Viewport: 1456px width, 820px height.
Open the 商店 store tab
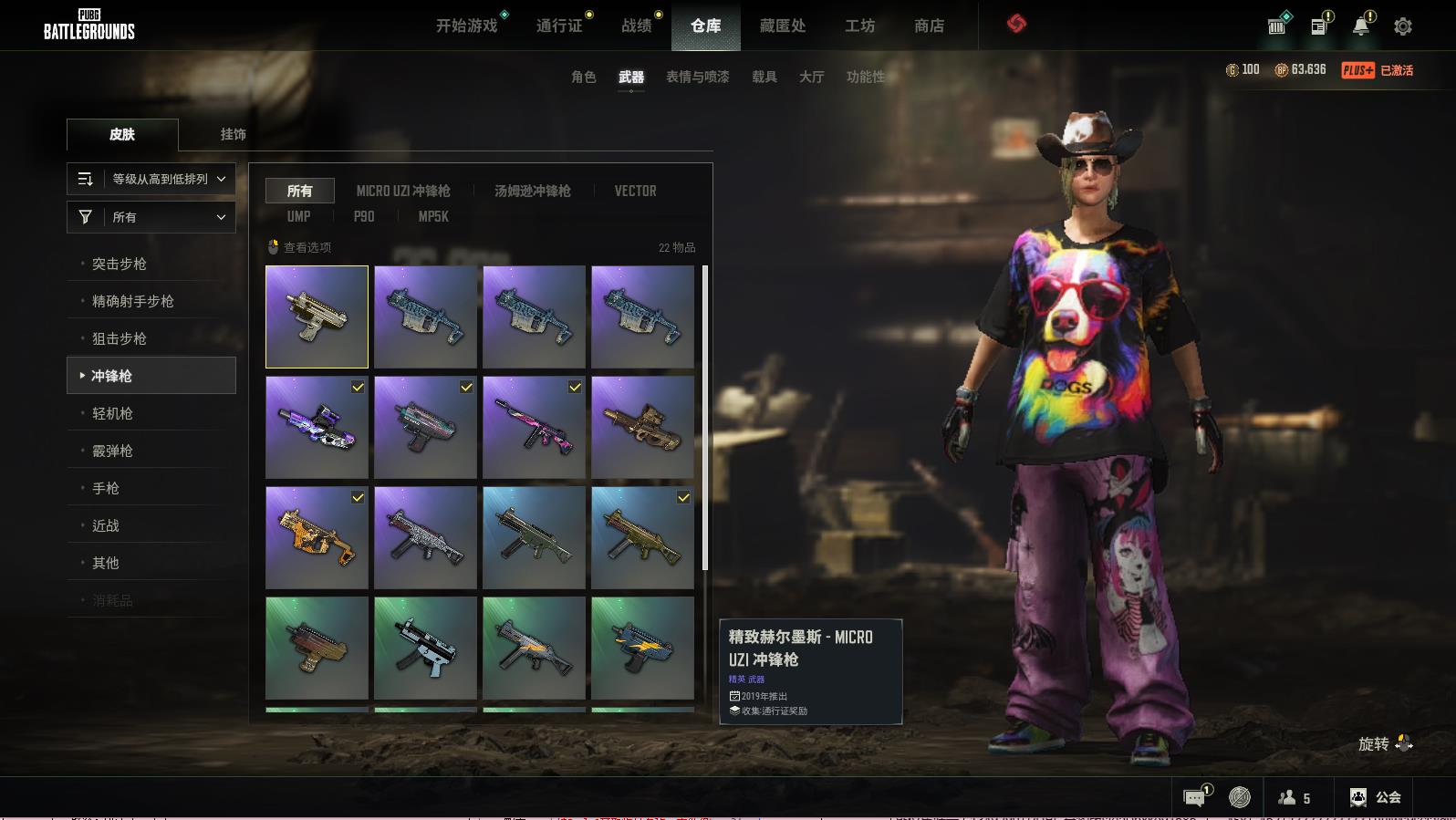929,26
